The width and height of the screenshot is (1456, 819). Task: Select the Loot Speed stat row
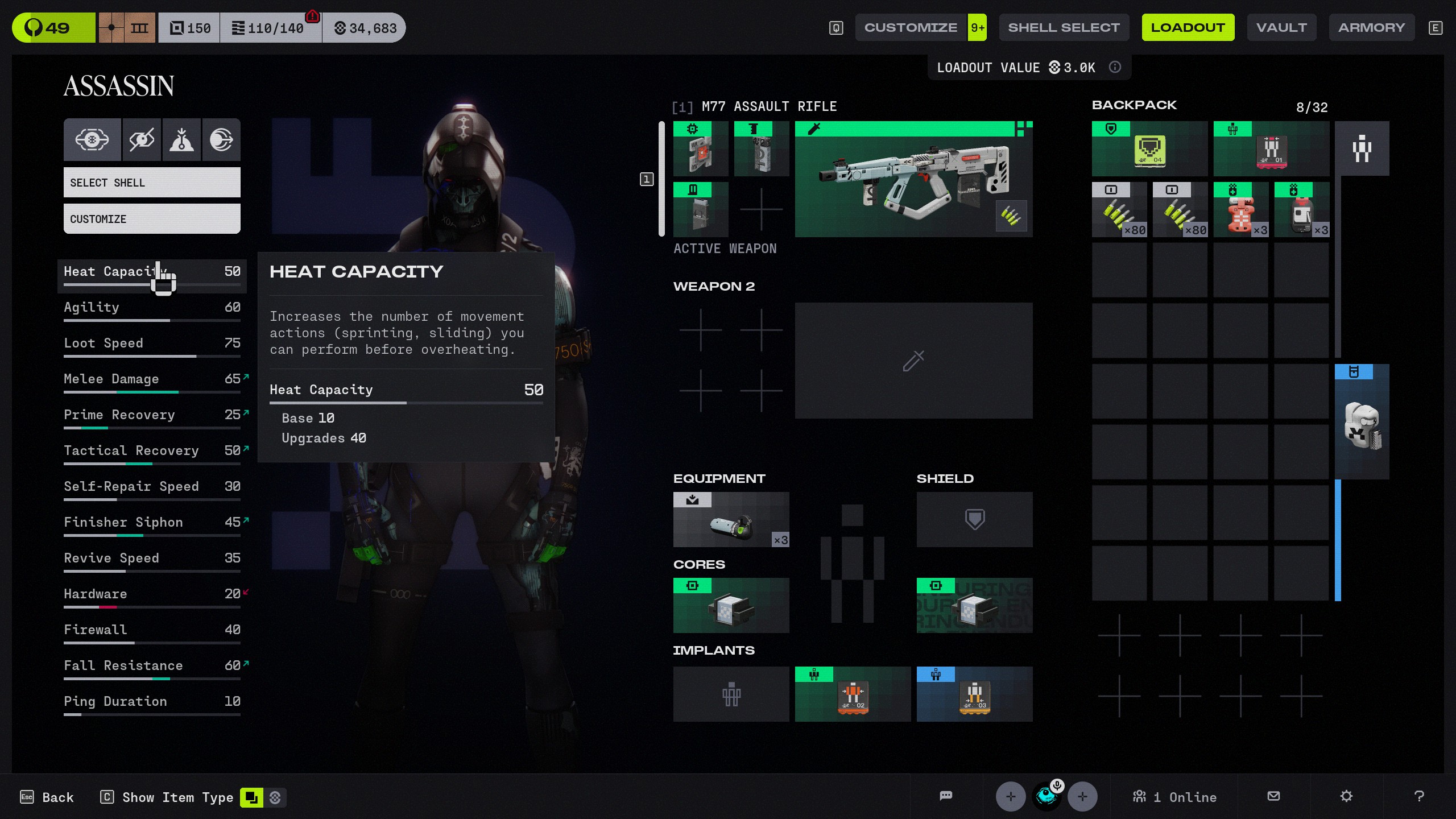click(x=152, y=344)
